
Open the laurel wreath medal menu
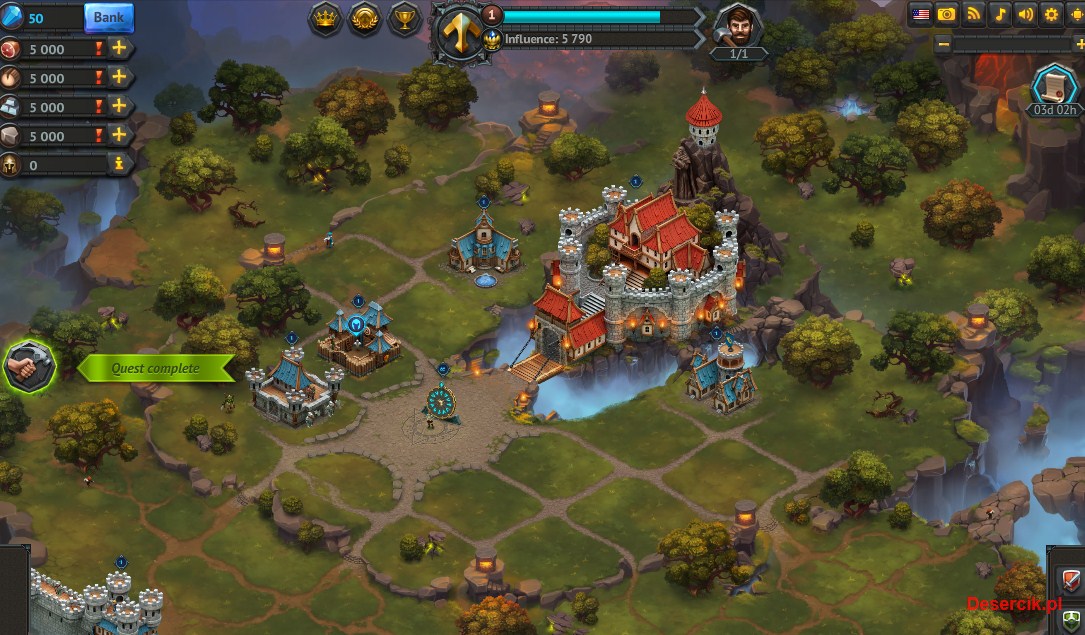365,19
